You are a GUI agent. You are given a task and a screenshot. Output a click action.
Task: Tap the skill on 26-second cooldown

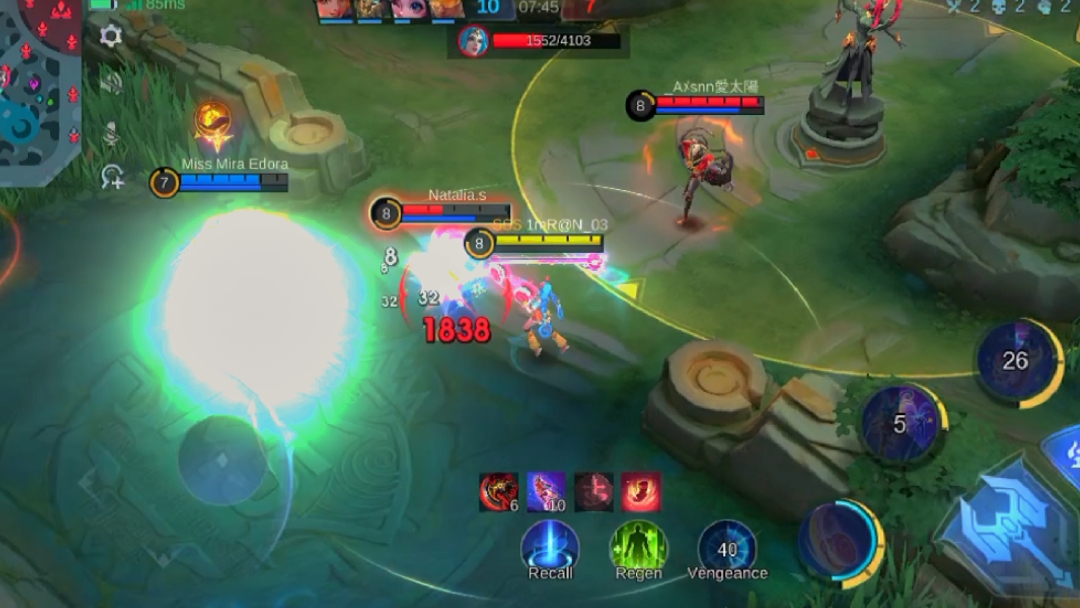pos(1016,360)
